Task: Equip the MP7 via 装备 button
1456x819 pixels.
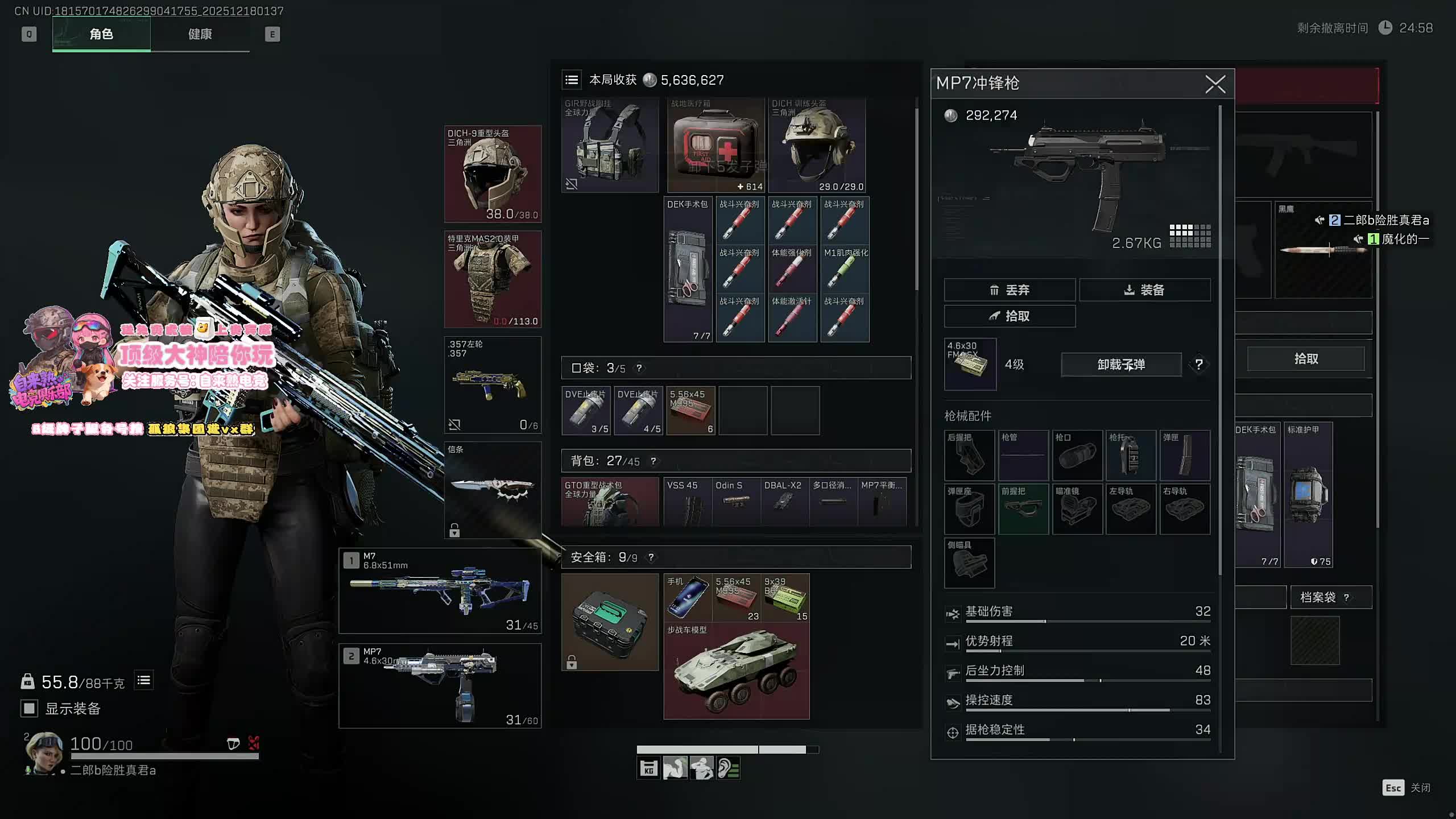Action: coord(1144,290)
